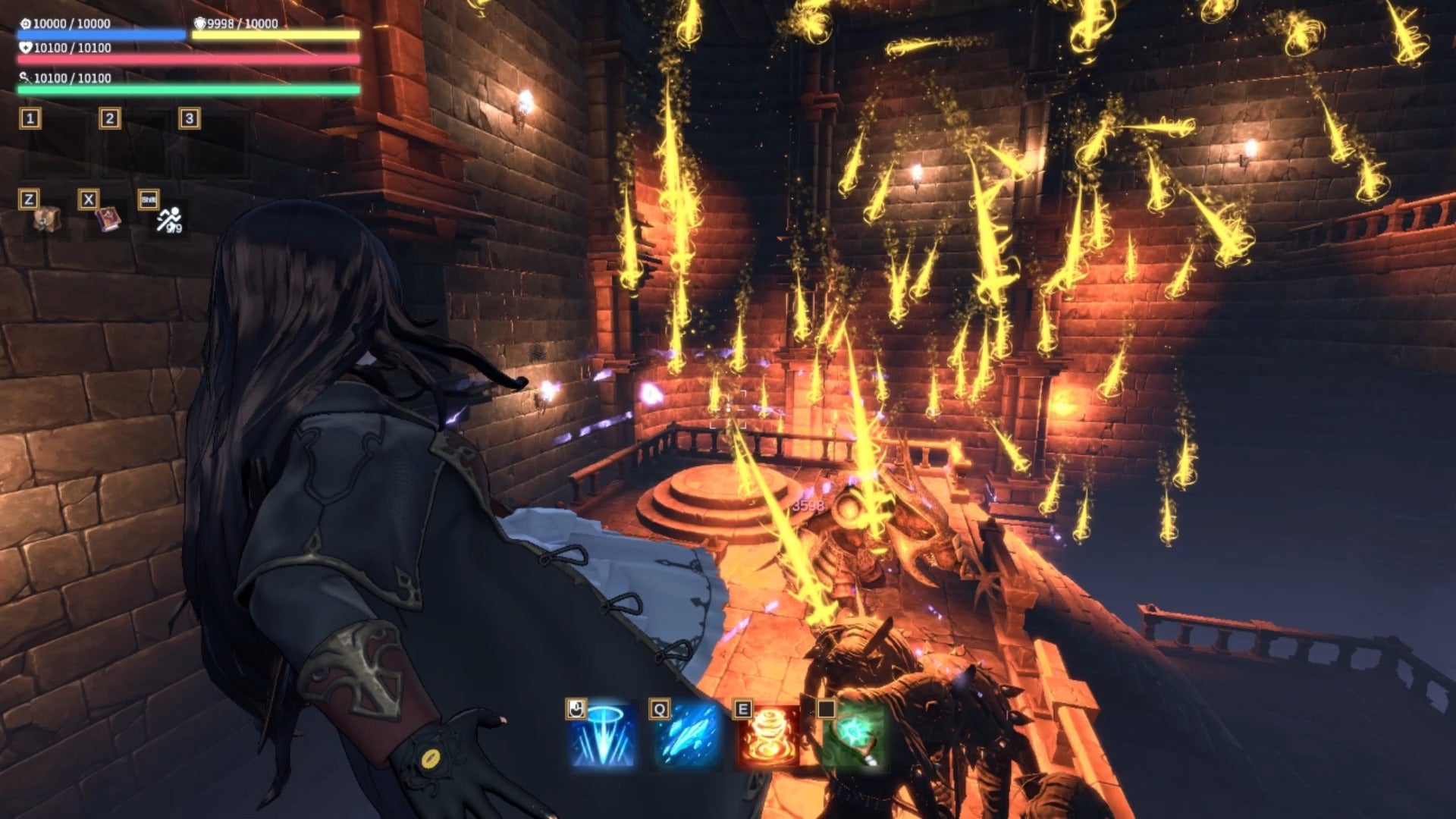Cast the ice shard barrage skill
The height and width of the screenshot is (819, 1456).
[x=687, y=736]
